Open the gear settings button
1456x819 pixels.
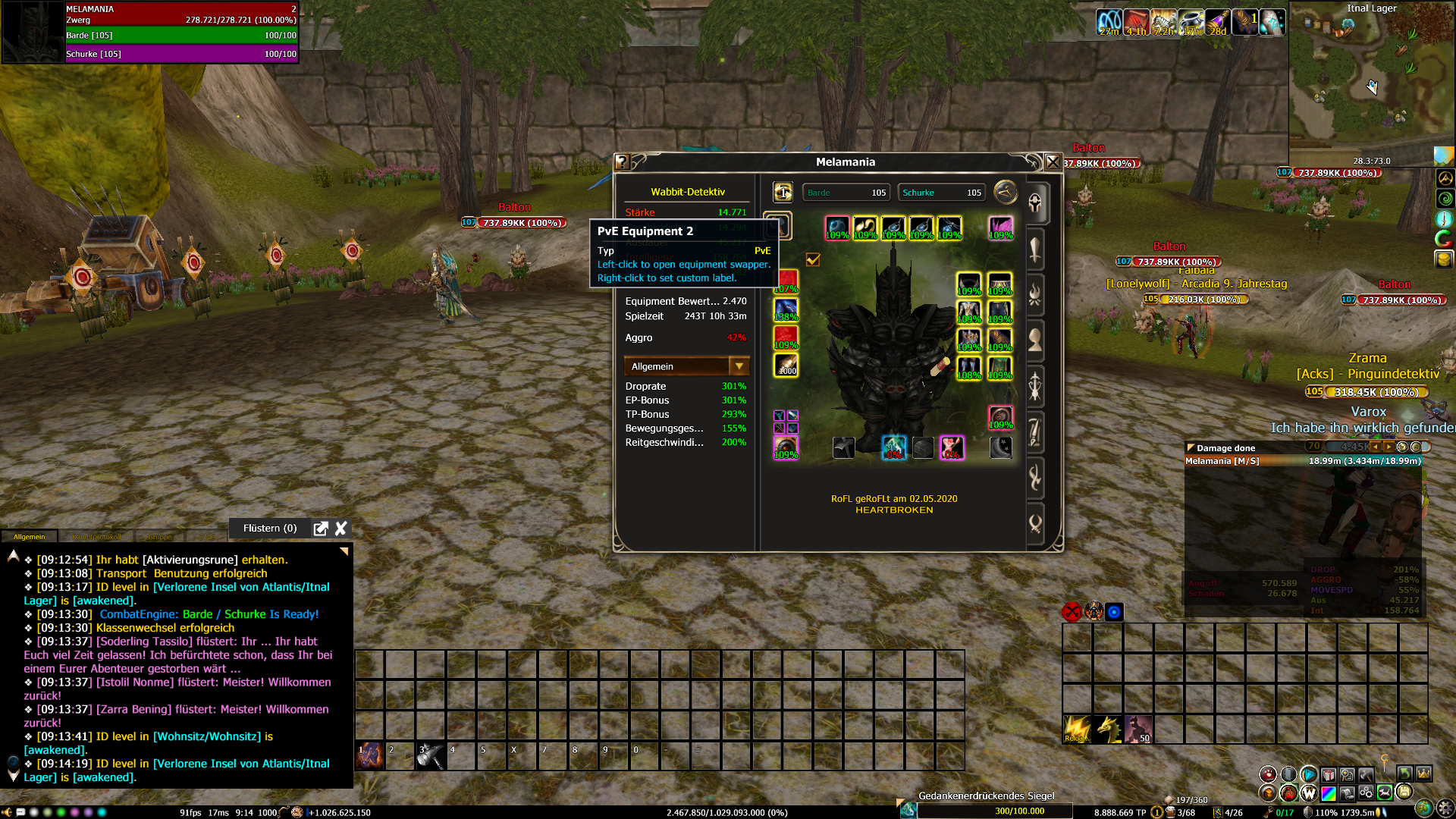point(1445,808)
